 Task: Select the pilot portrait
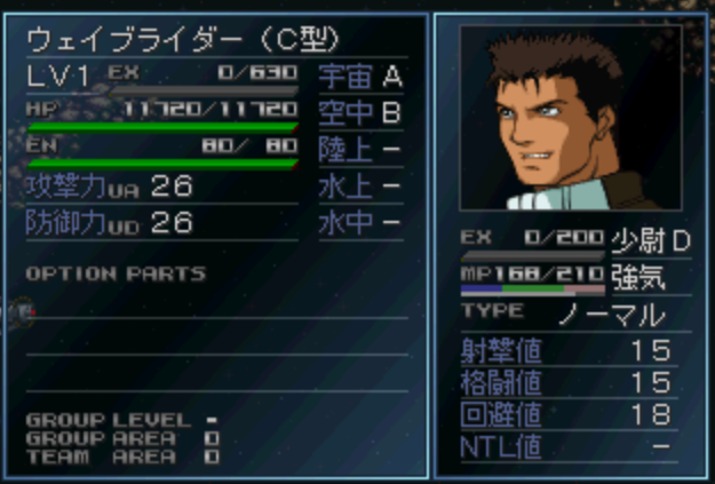point(570,117)
